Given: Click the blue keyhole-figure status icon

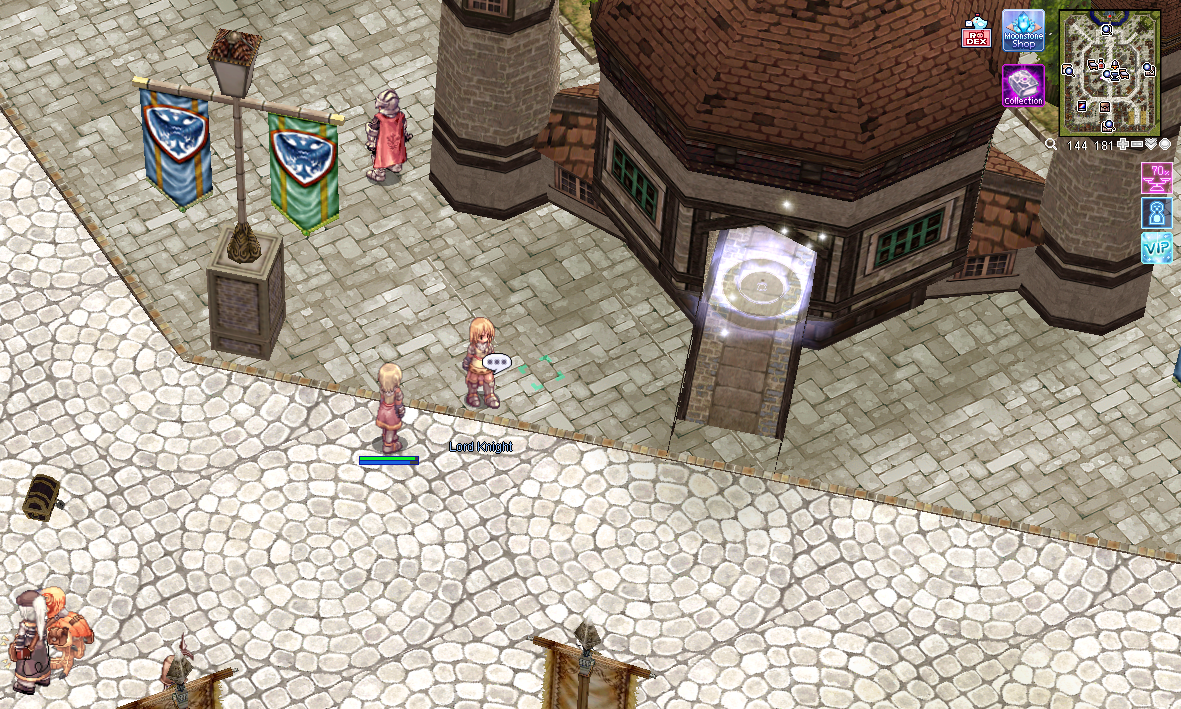Looking at the screenshot, I should pyautogui.click(x=1156, y=212).
